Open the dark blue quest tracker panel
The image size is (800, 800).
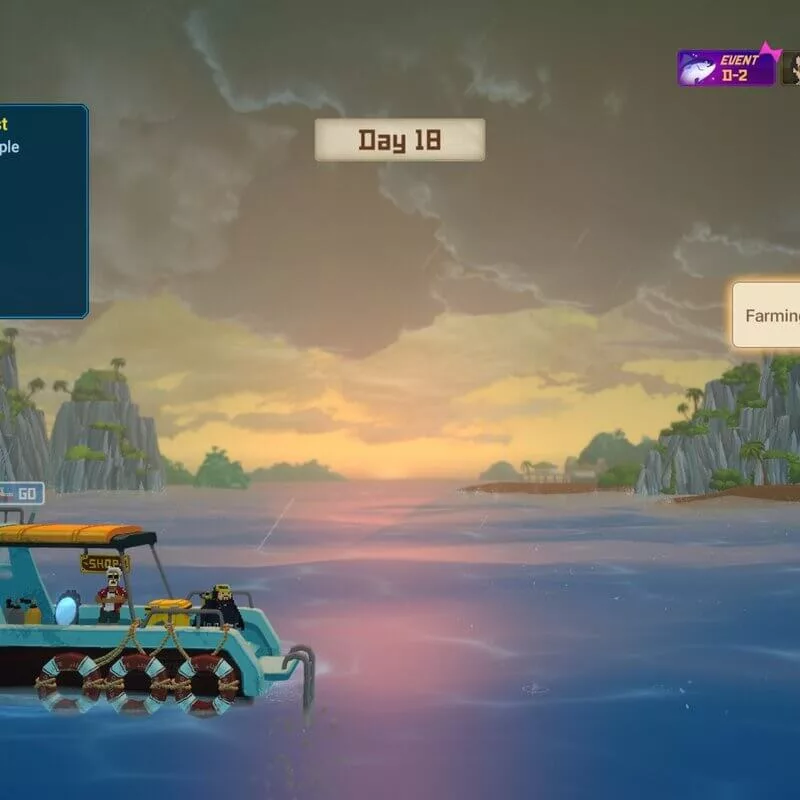[42, 210]
